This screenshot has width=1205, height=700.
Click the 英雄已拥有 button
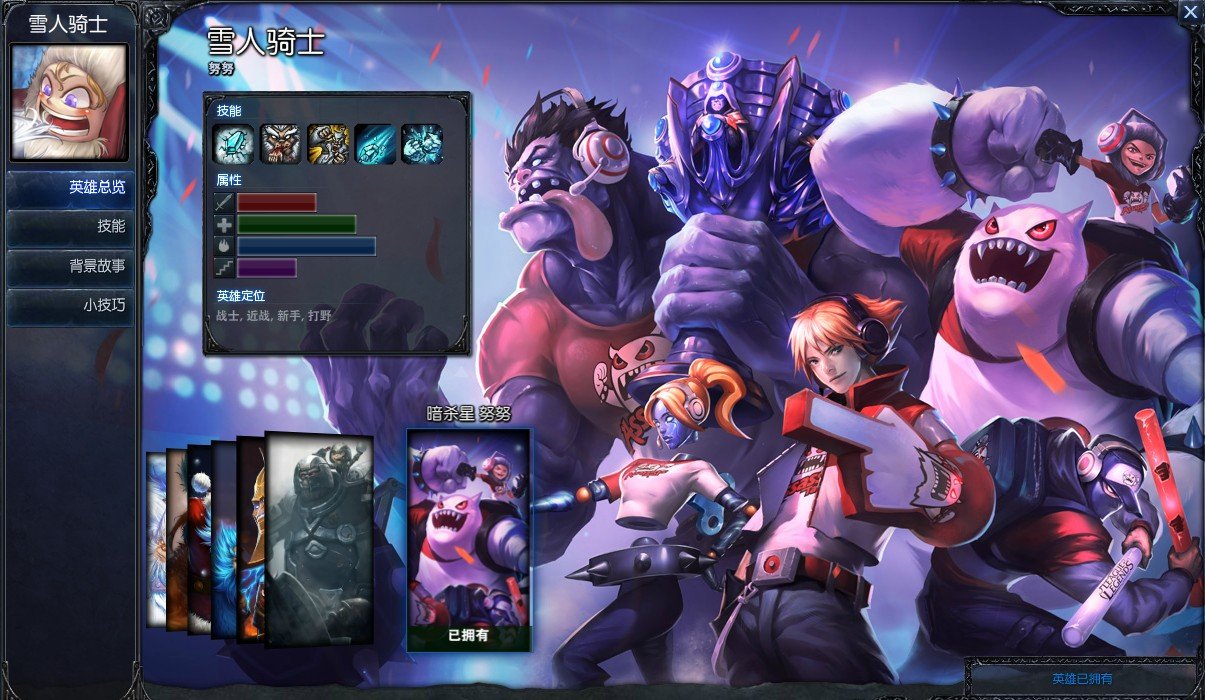pos(1082,679)
